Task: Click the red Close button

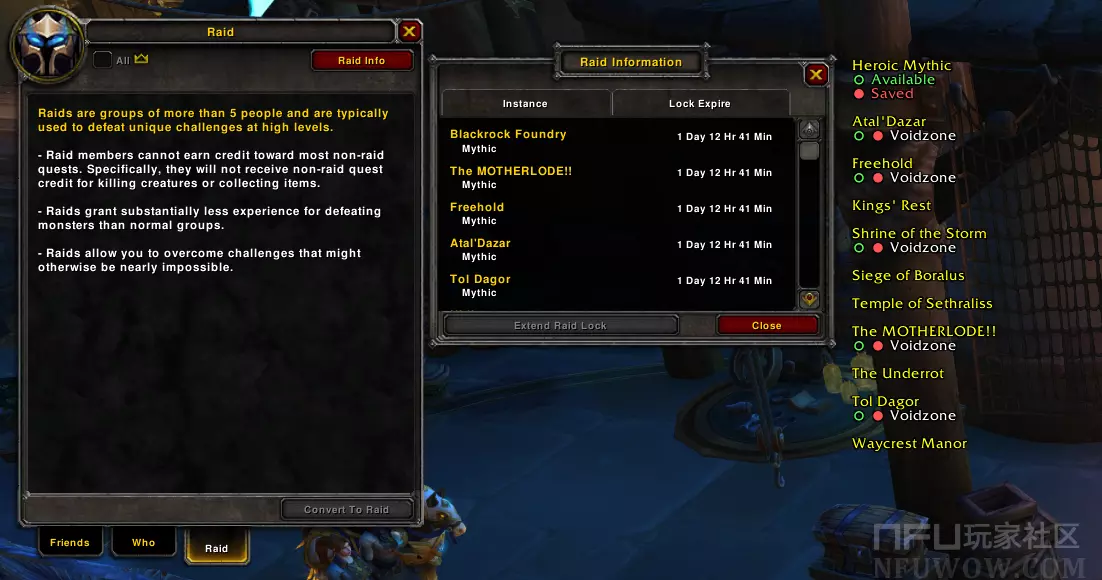Action: tap(767, 325)
